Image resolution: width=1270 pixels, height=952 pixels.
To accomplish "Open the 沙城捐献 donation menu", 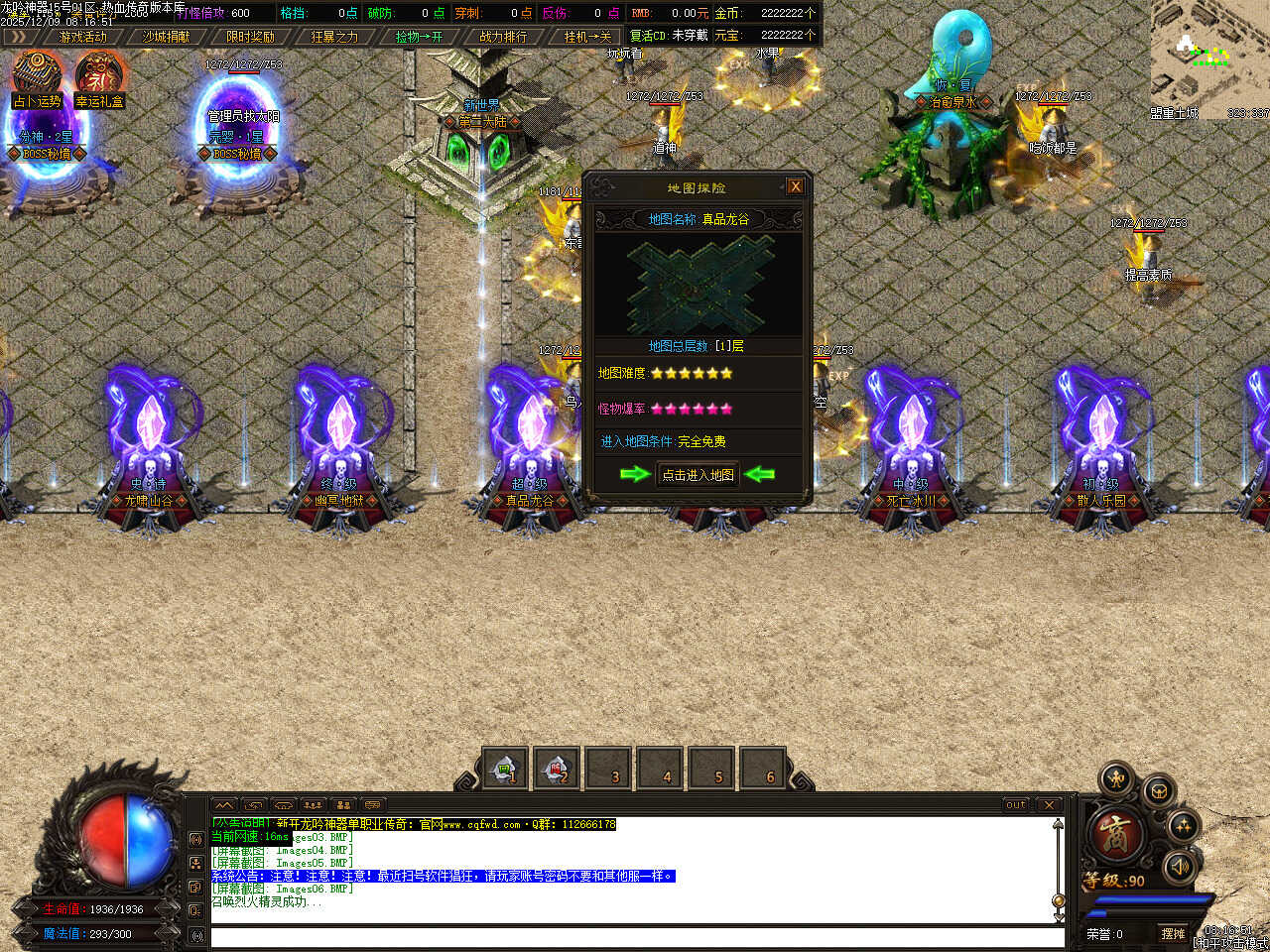I will (x=167, y=37).
